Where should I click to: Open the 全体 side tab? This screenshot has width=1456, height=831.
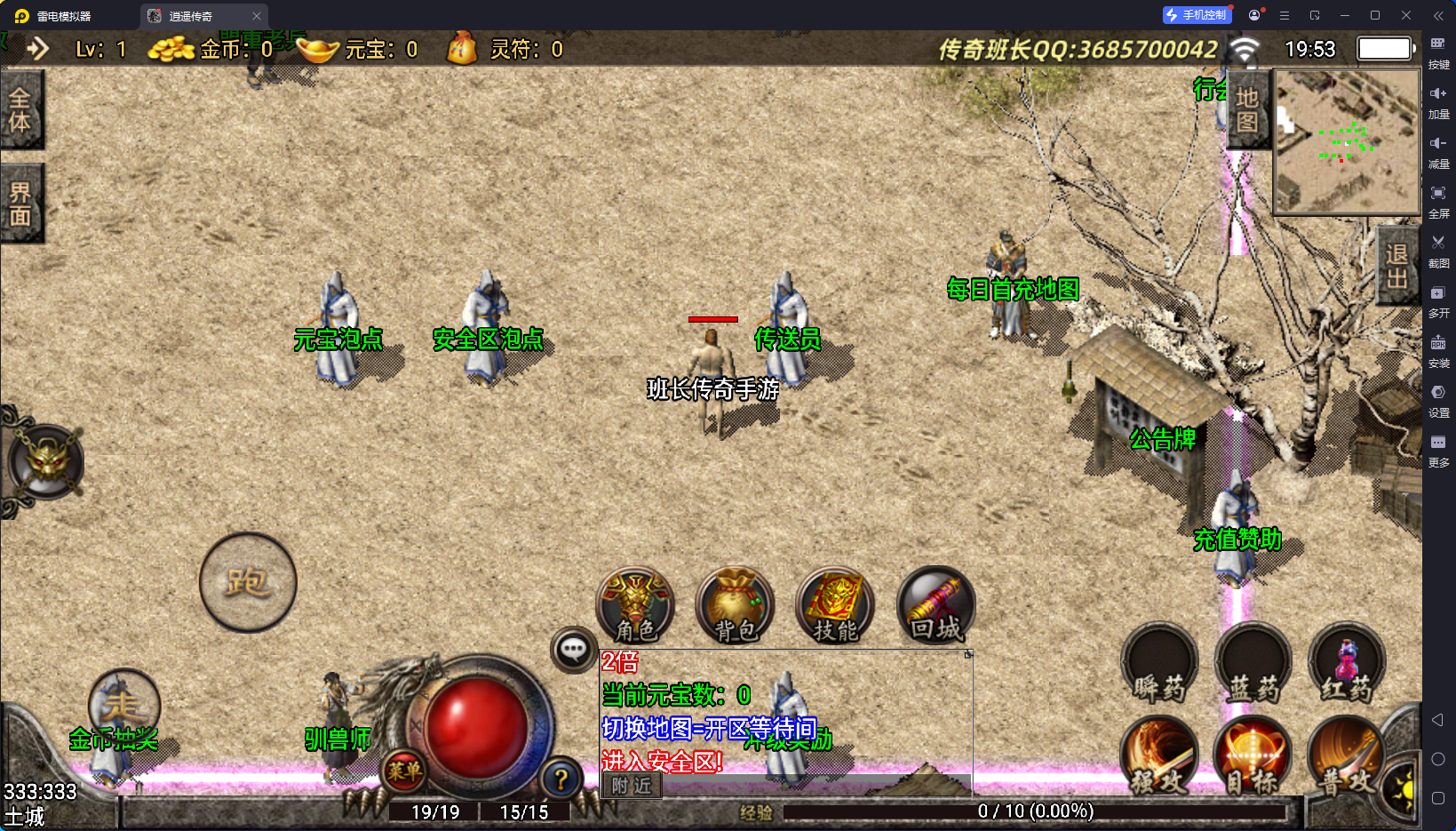pyautogui.click(x=20, y=110)
